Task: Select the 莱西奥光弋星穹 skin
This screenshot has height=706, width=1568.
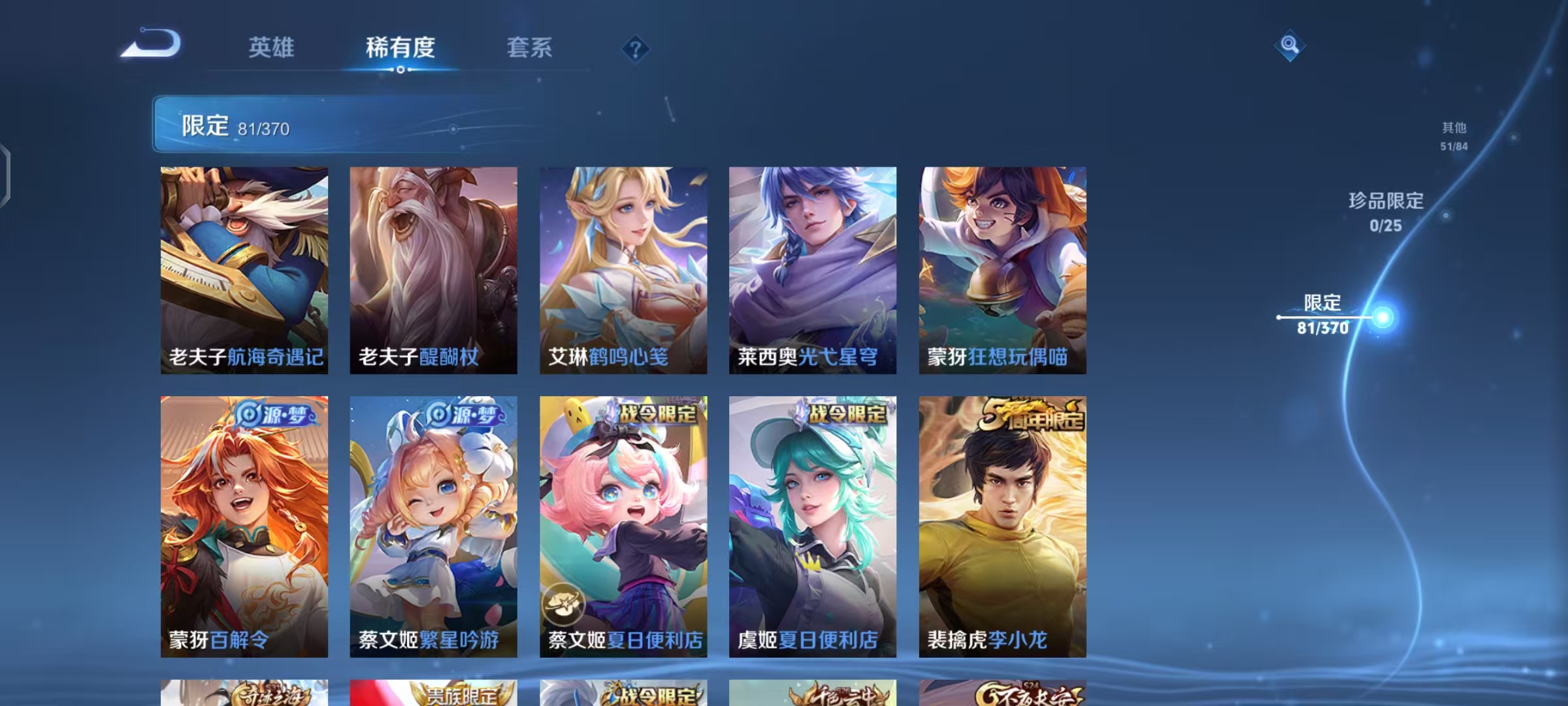Action: coord(813,268)
